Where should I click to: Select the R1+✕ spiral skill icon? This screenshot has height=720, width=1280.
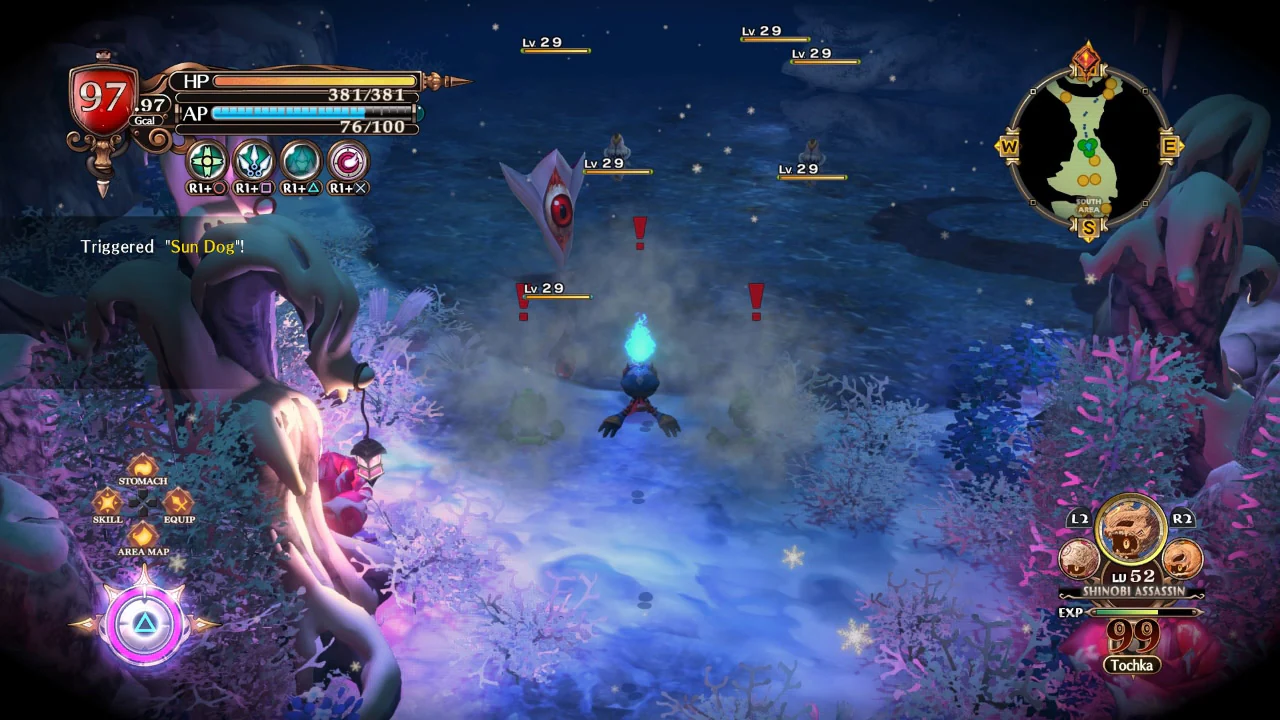345,163
